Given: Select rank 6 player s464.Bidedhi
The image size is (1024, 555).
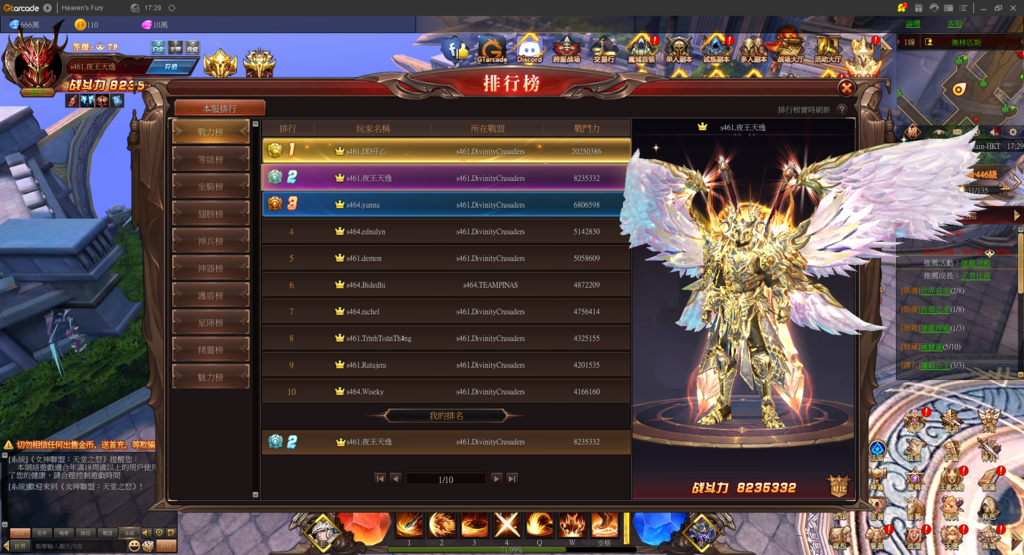Looking at the screenshot, I should pos(446,285).
